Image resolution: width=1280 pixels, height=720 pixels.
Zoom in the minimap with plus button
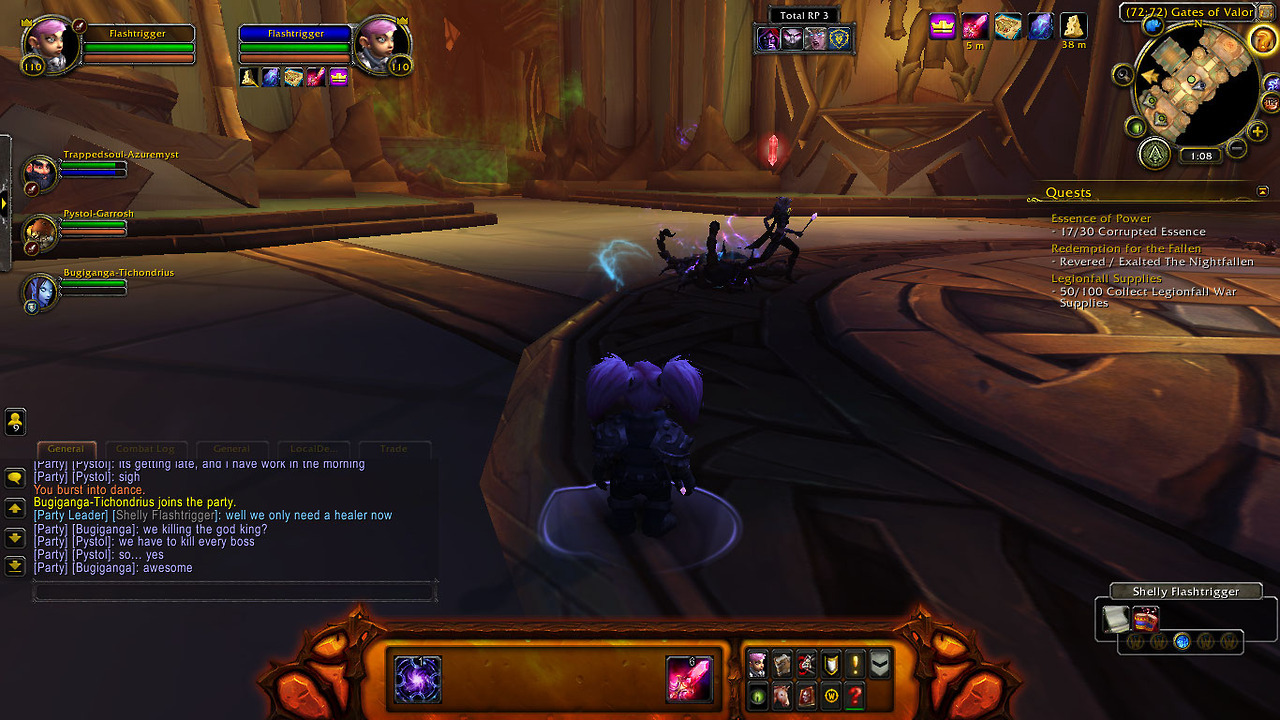(1257, 131)
